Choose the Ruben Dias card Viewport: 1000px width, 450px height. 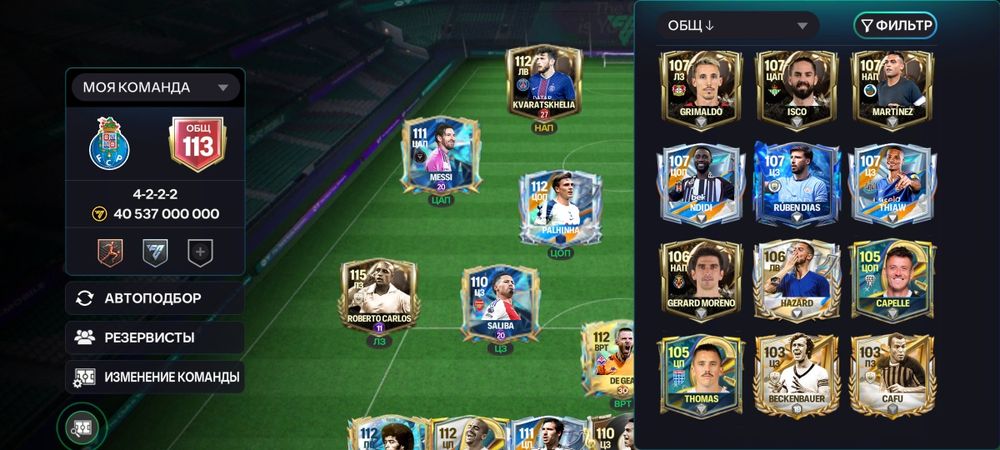pyautogui.click(x=795, y=185)
